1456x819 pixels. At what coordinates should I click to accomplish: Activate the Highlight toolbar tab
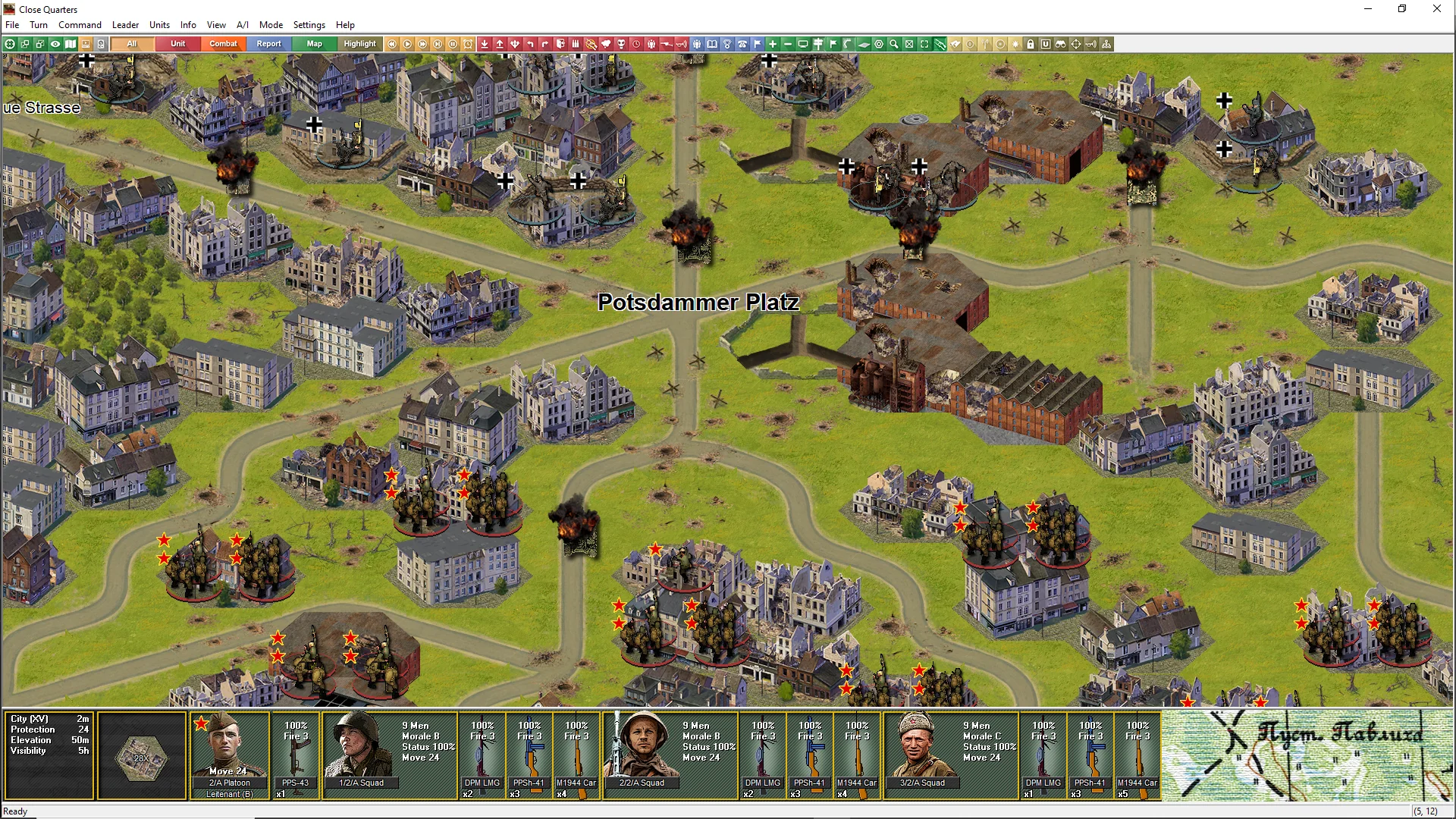click(359, 44)
